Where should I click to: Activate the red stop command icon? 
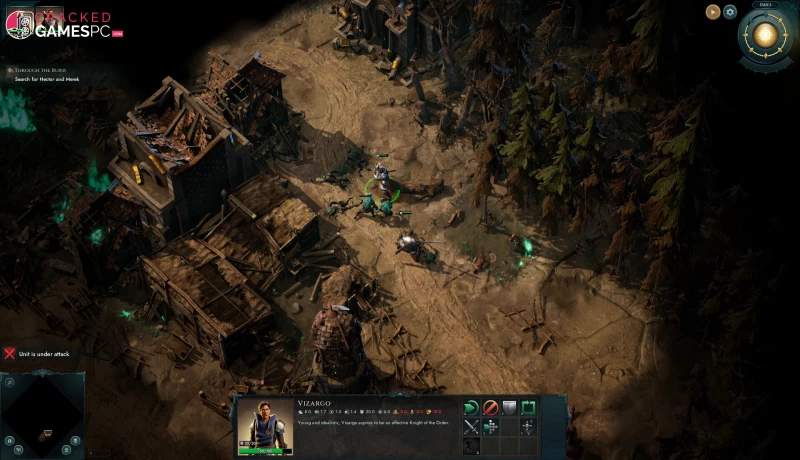click(491, 408)
